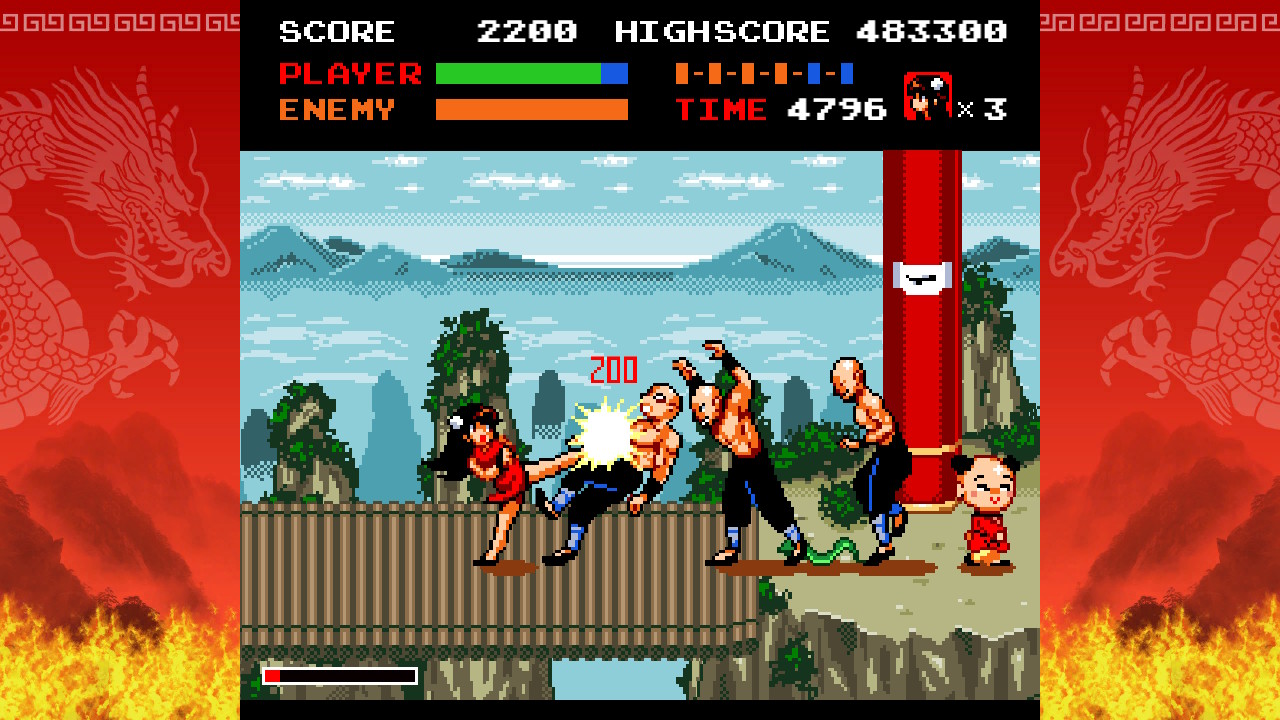
Task: Click the PLAYER label in the HUD
Action: [x=352, y=72]
